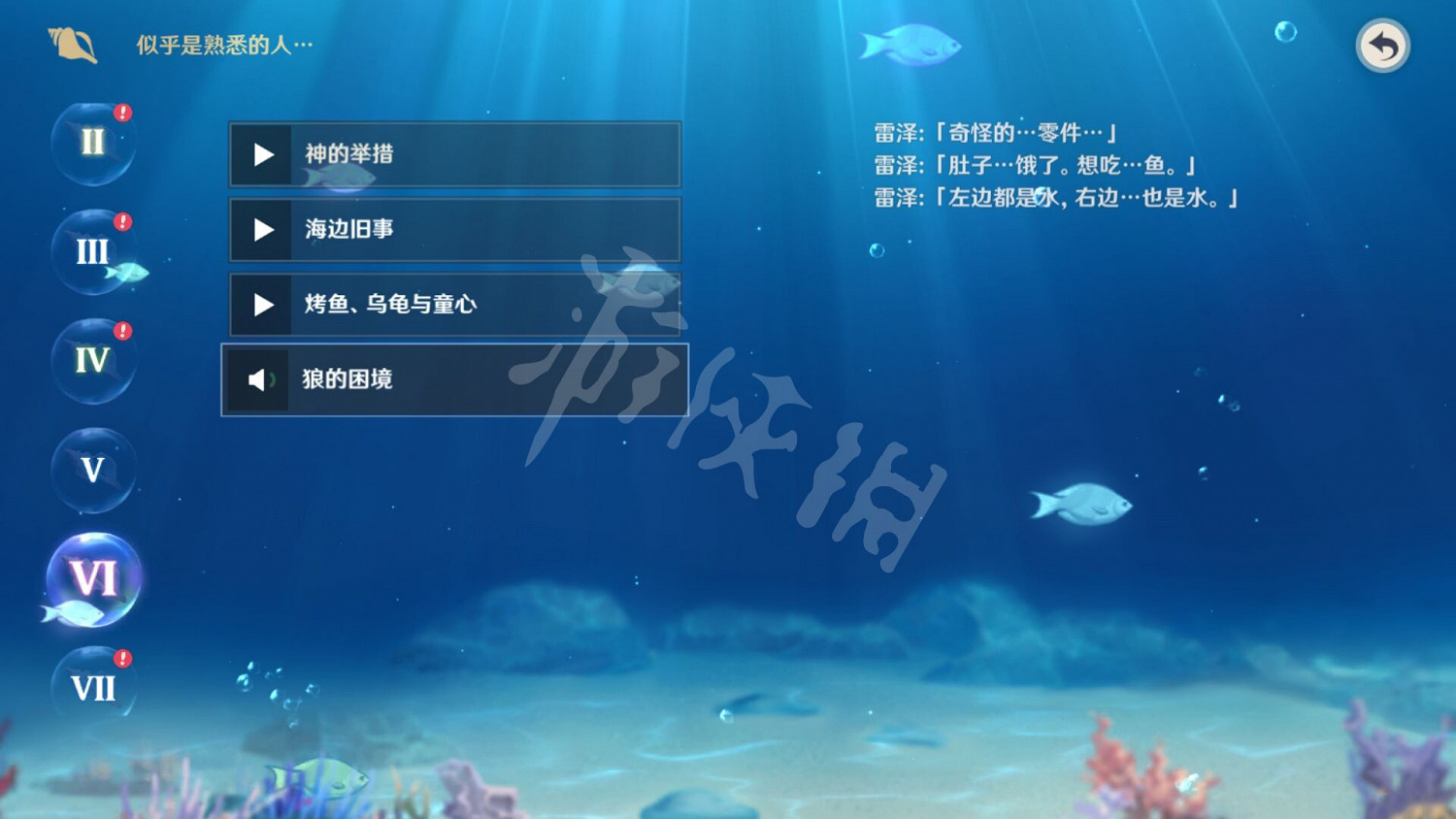Screen dimensions: 1456x819
Task: Select chapter bubble II in the sidebar
Action: 92,143
